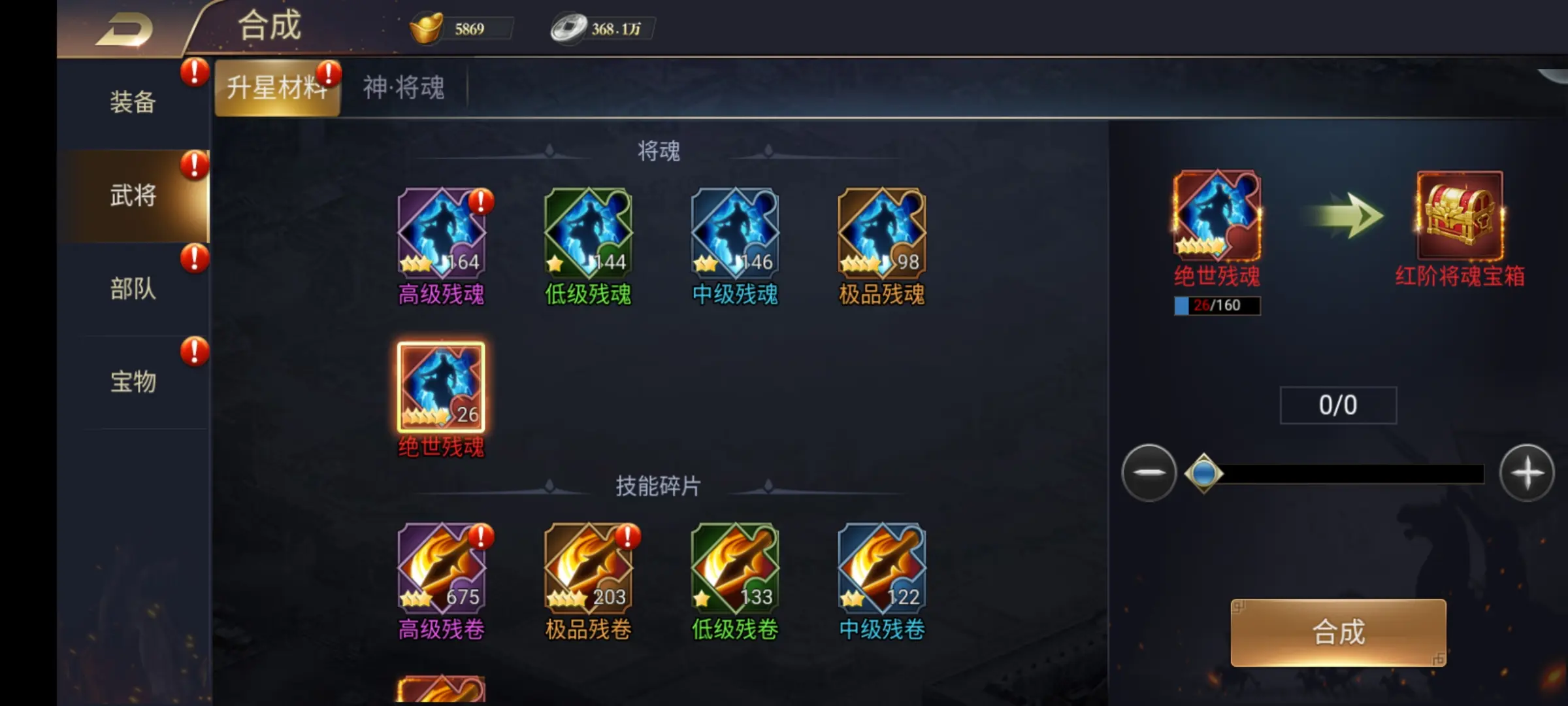
Task: Click the 0/0 quantity input field
Action: 1339,405
